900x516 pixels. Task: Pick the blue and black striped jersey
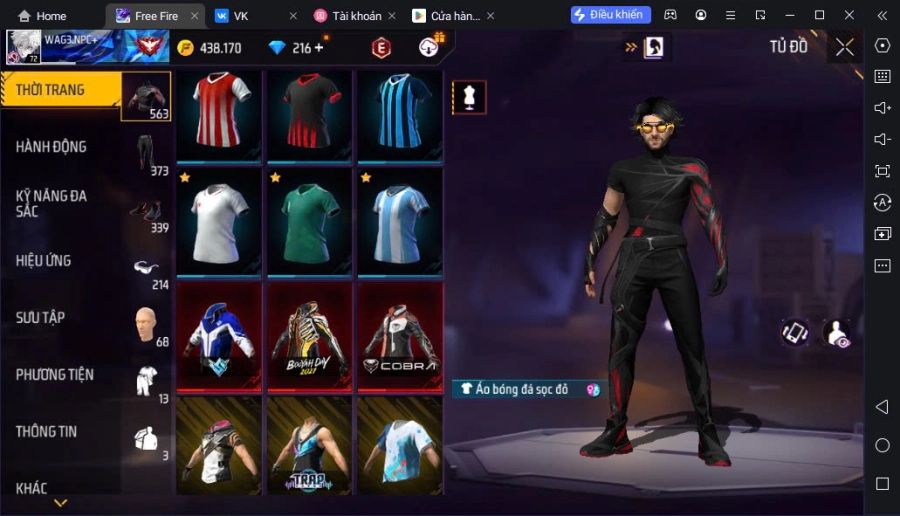click(399, 114)
